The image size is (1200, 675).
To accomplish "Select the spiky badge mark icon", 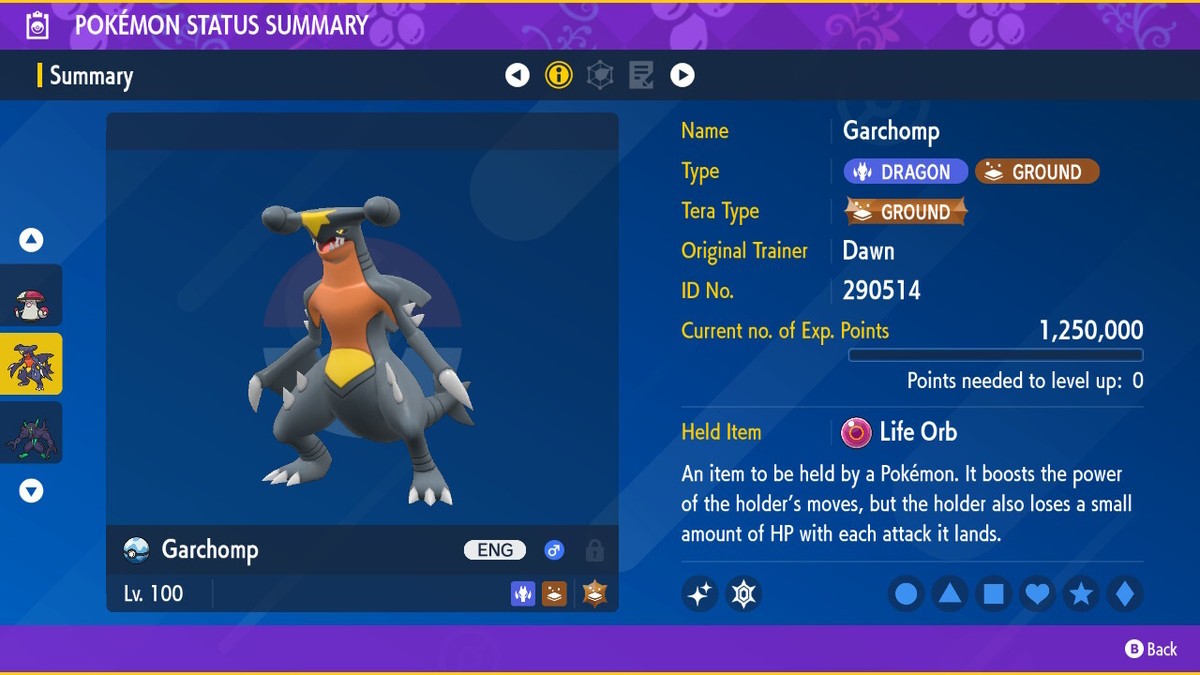I will tap(743, 594).
